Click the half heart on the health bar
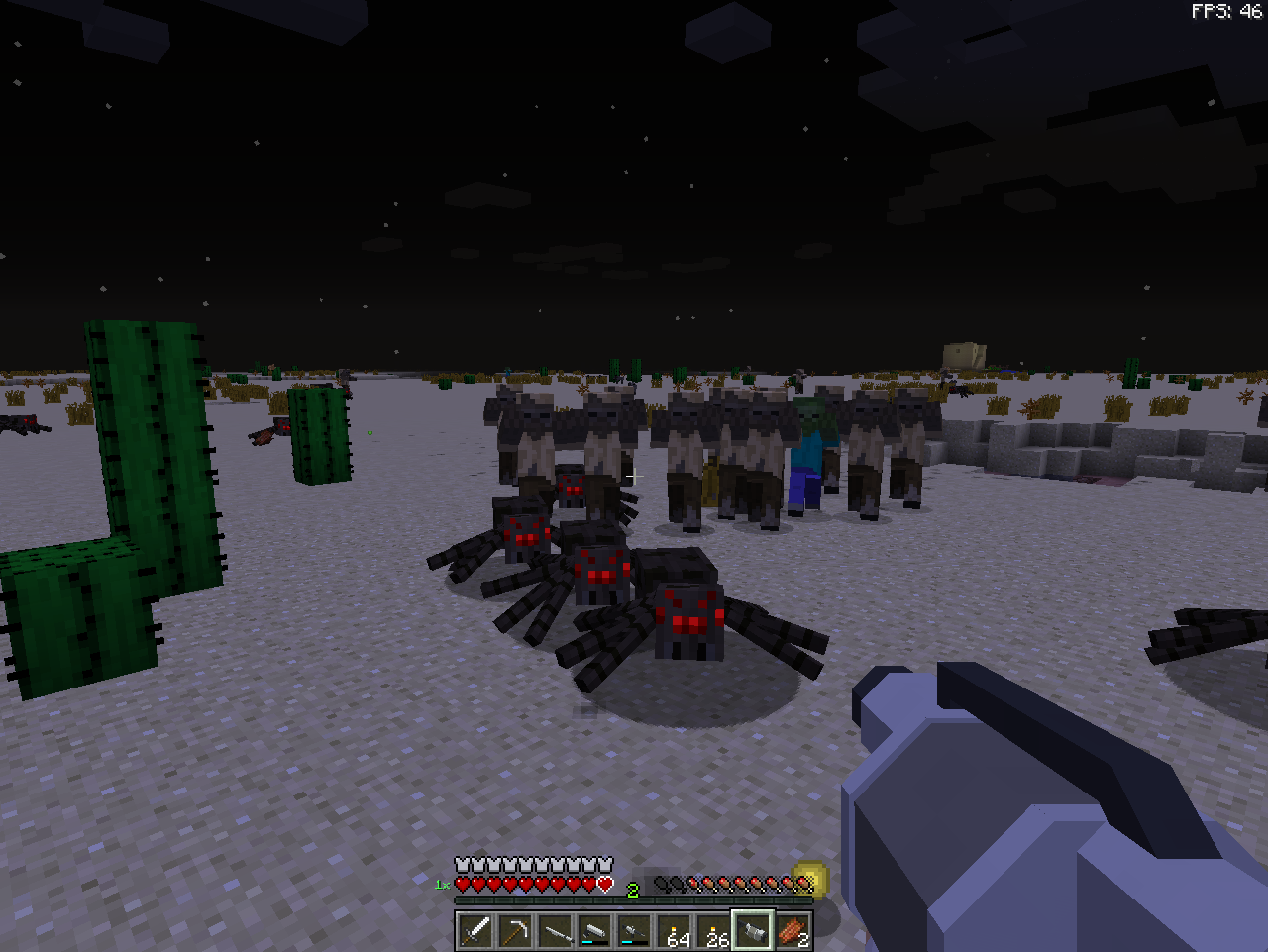 coord(605,883)
